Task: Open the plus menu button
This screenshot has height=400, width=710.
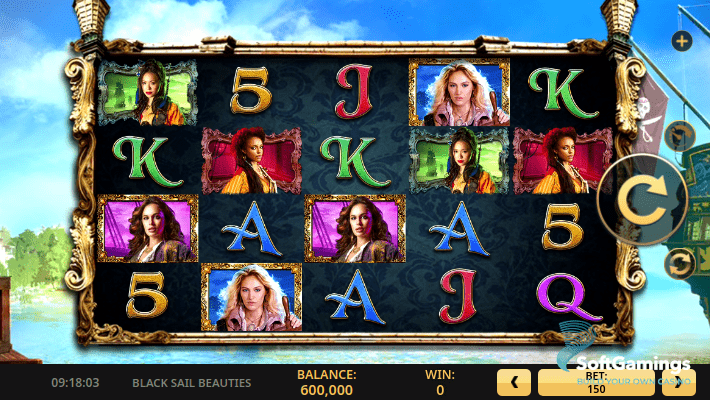Action: click(x=681, y=41)
